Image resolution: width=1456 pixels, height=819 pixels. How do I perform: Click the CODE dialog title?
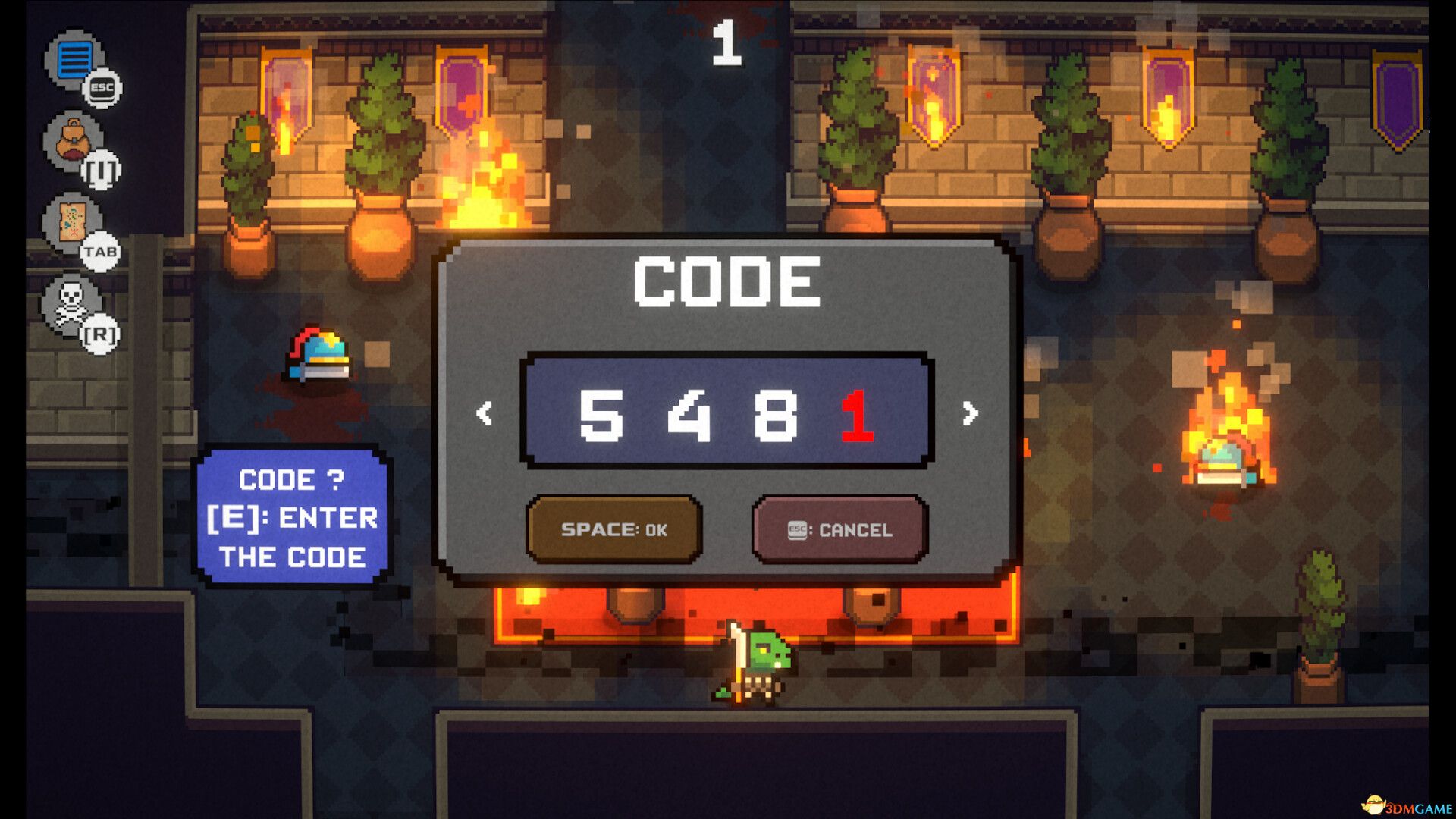726,281
